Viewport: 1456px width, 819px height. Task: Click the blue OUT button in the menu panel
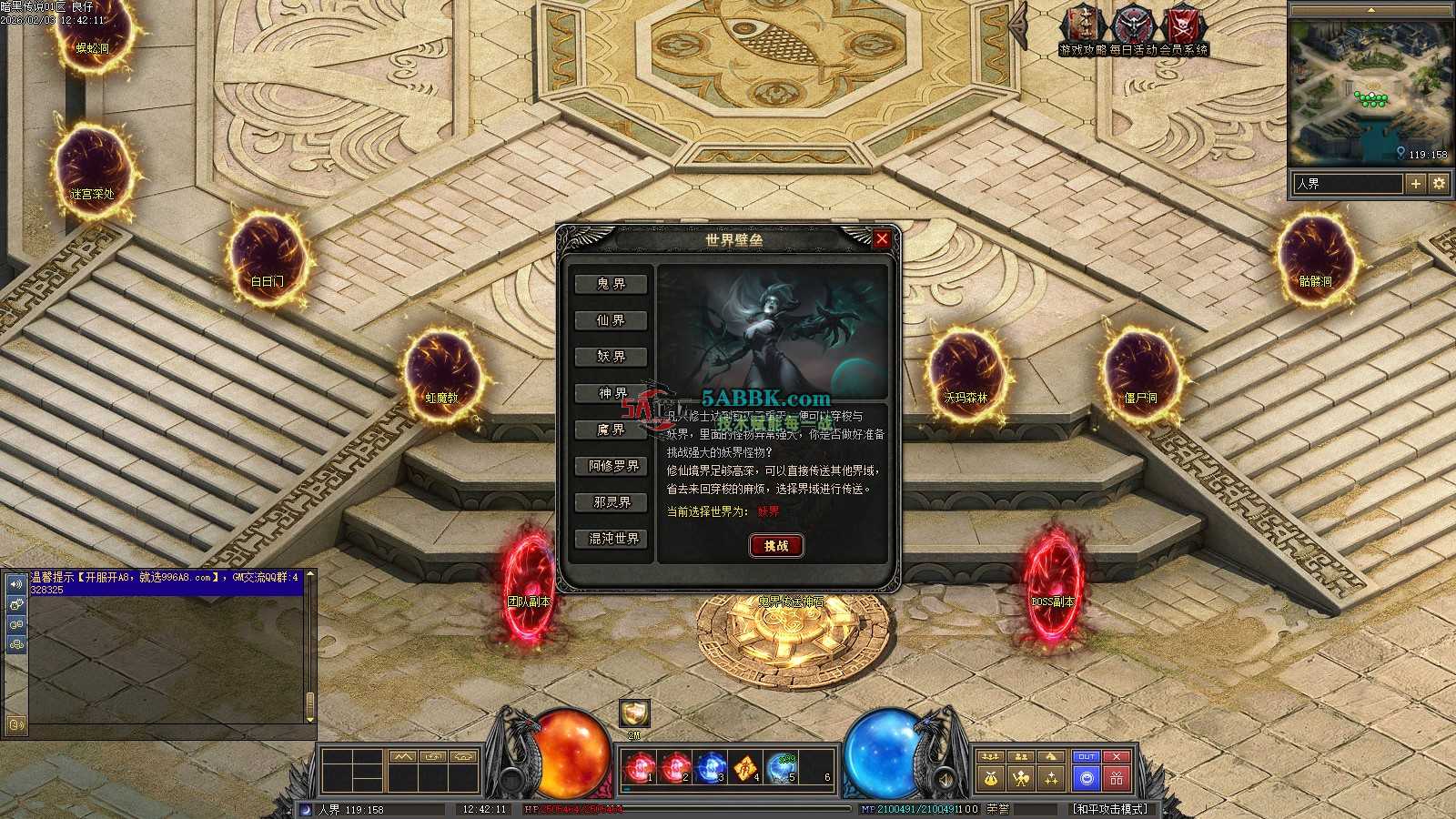point(1086,757)
